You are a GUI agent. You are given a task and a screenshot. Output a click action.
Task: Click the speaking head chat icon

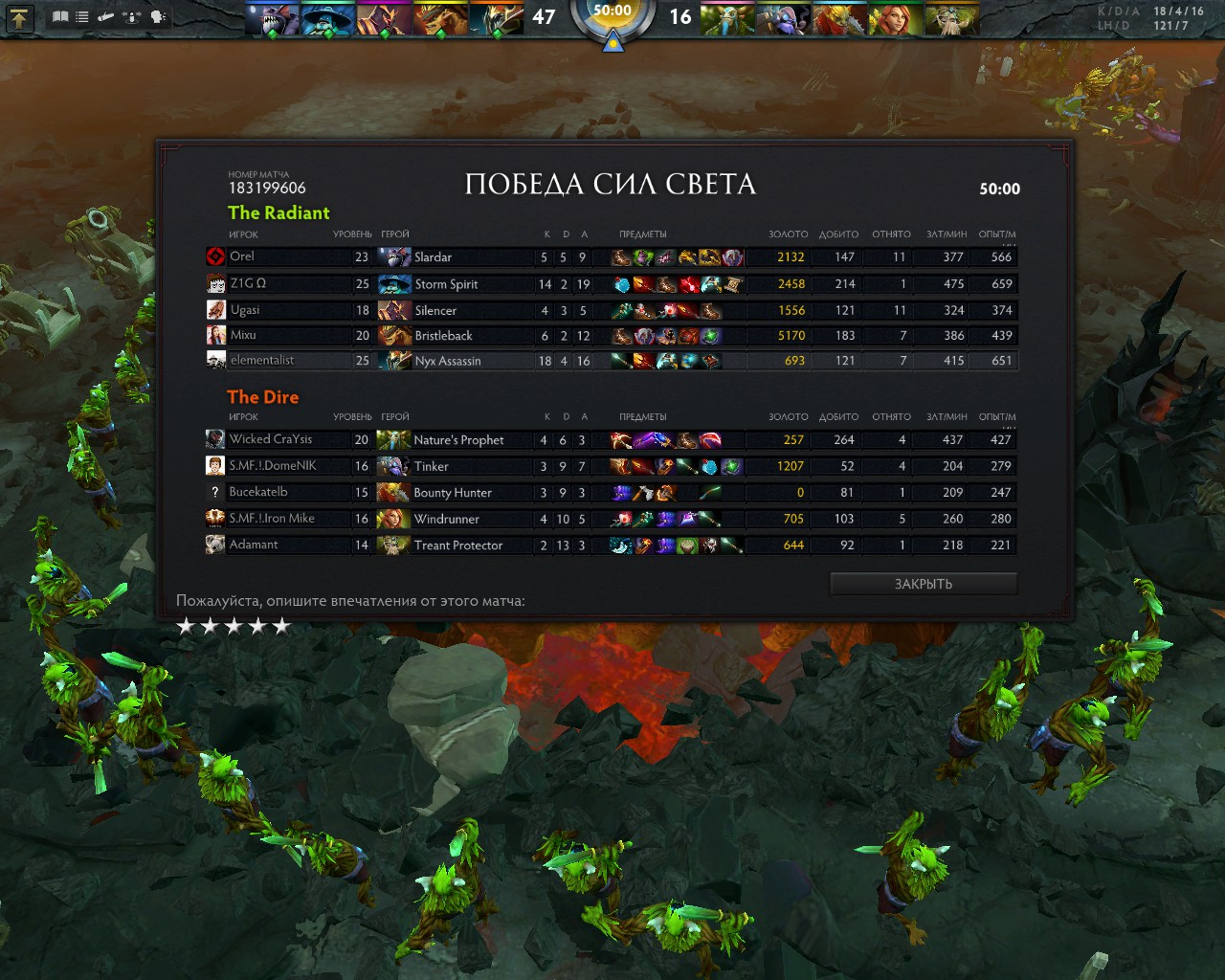click(x=158, y=16)
